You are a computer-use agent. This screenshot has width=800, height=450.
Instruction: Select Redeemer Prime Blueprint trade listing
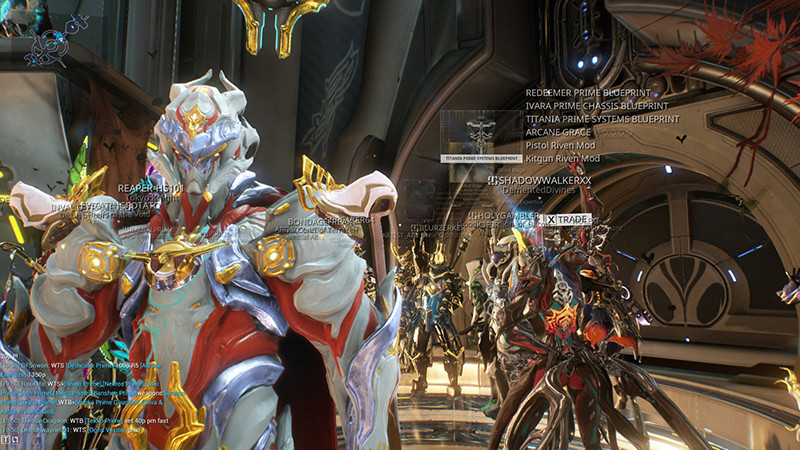[x=588, y=92]
